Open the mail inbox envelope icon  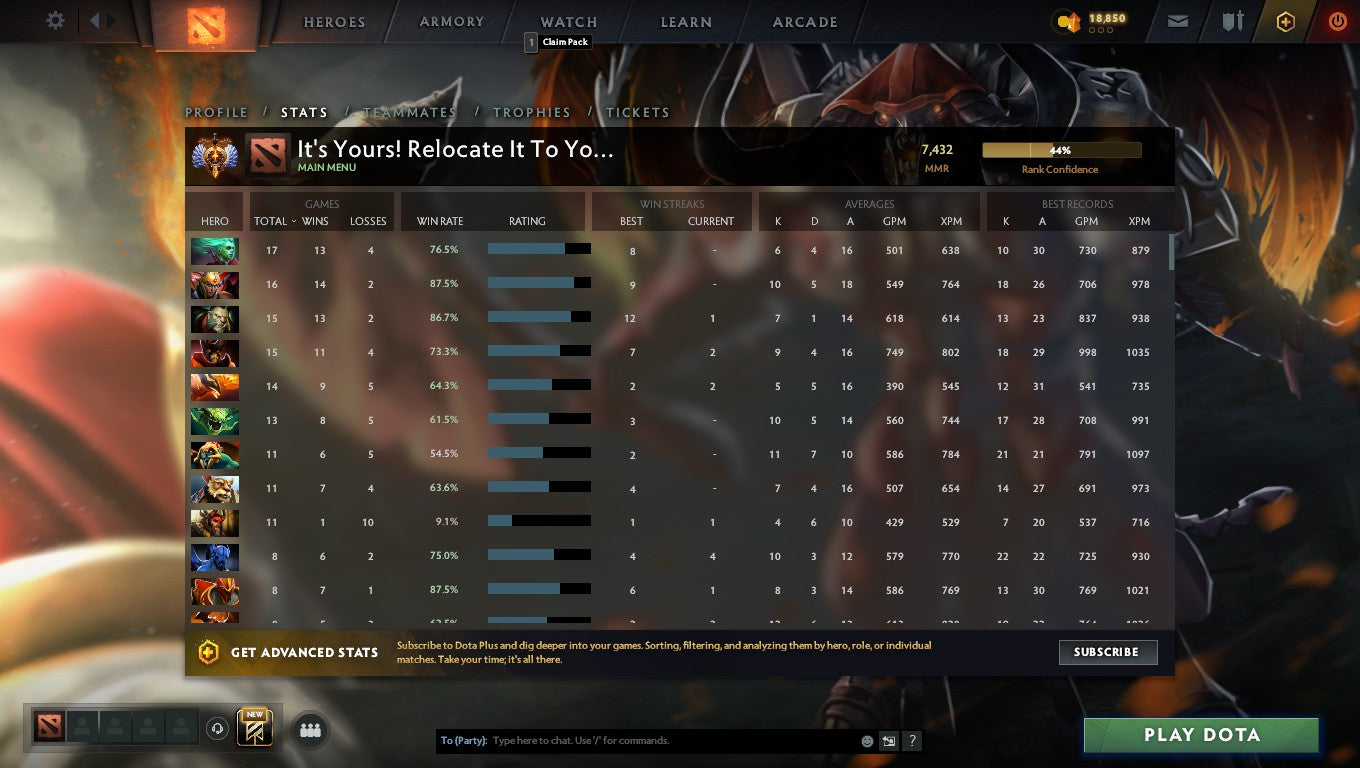click(x=1177, y=20)
